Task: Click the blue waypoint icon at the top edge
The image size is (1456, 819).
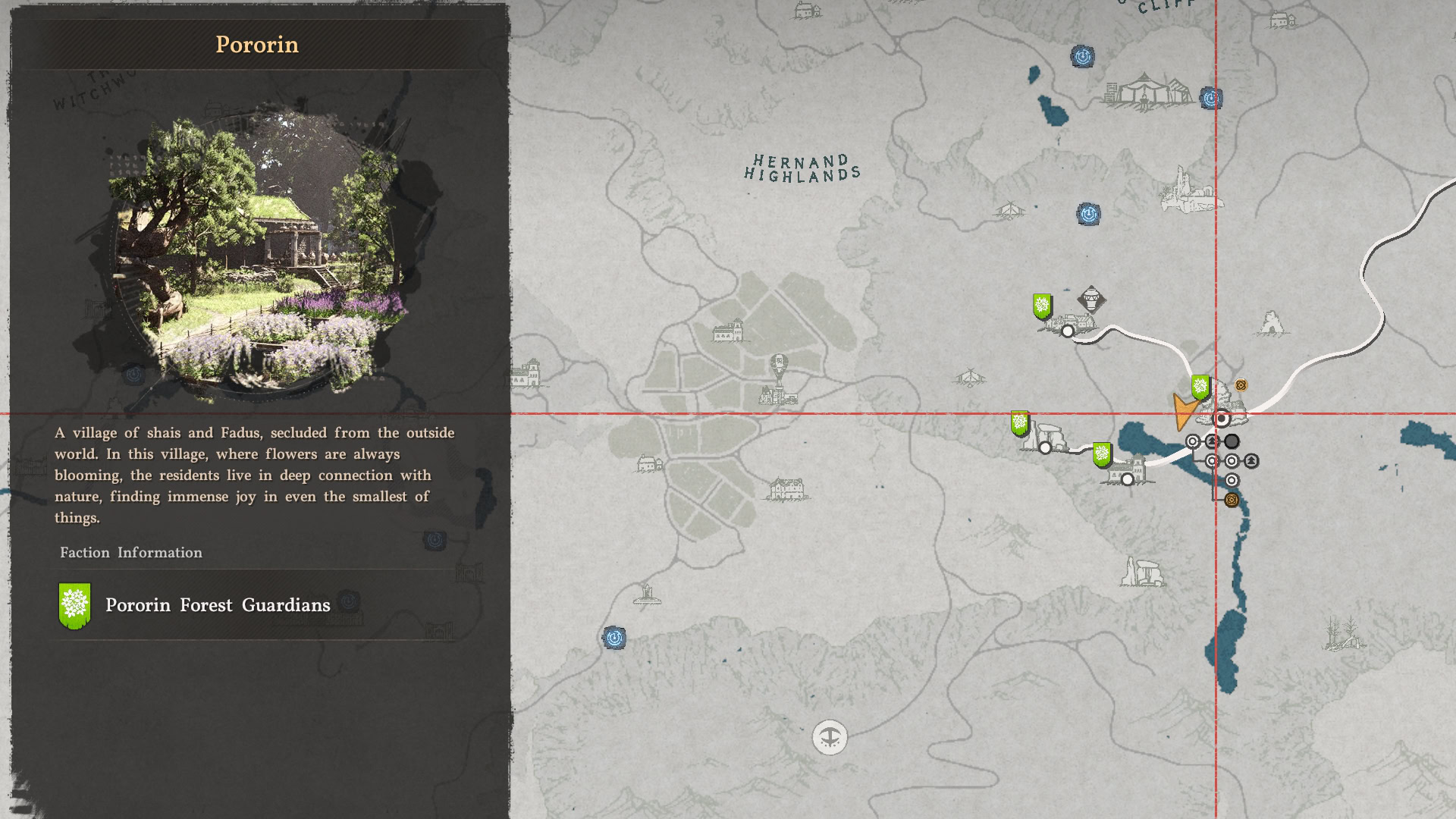Action: point(1083,56)
